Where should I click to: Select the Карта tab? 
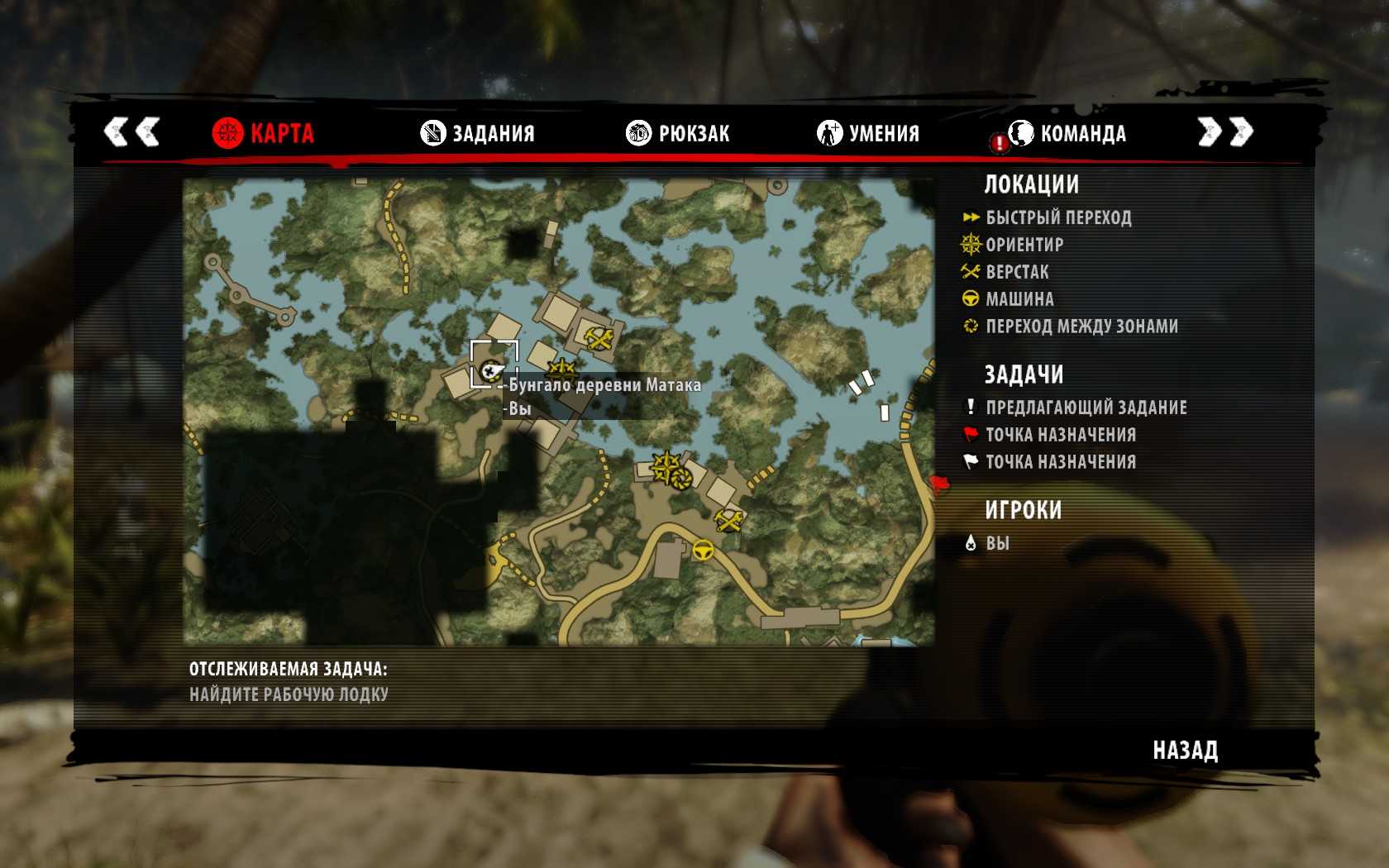263,133
